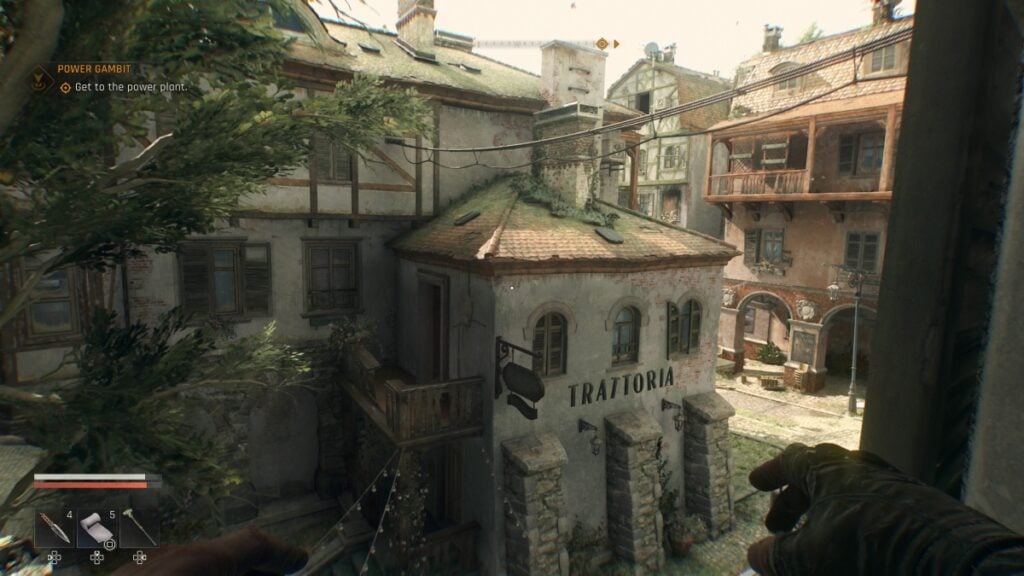Open the Power Gambit quest tracker
Image resolution: width=1024 pixels, height=576 pixels.
[94, 69]
